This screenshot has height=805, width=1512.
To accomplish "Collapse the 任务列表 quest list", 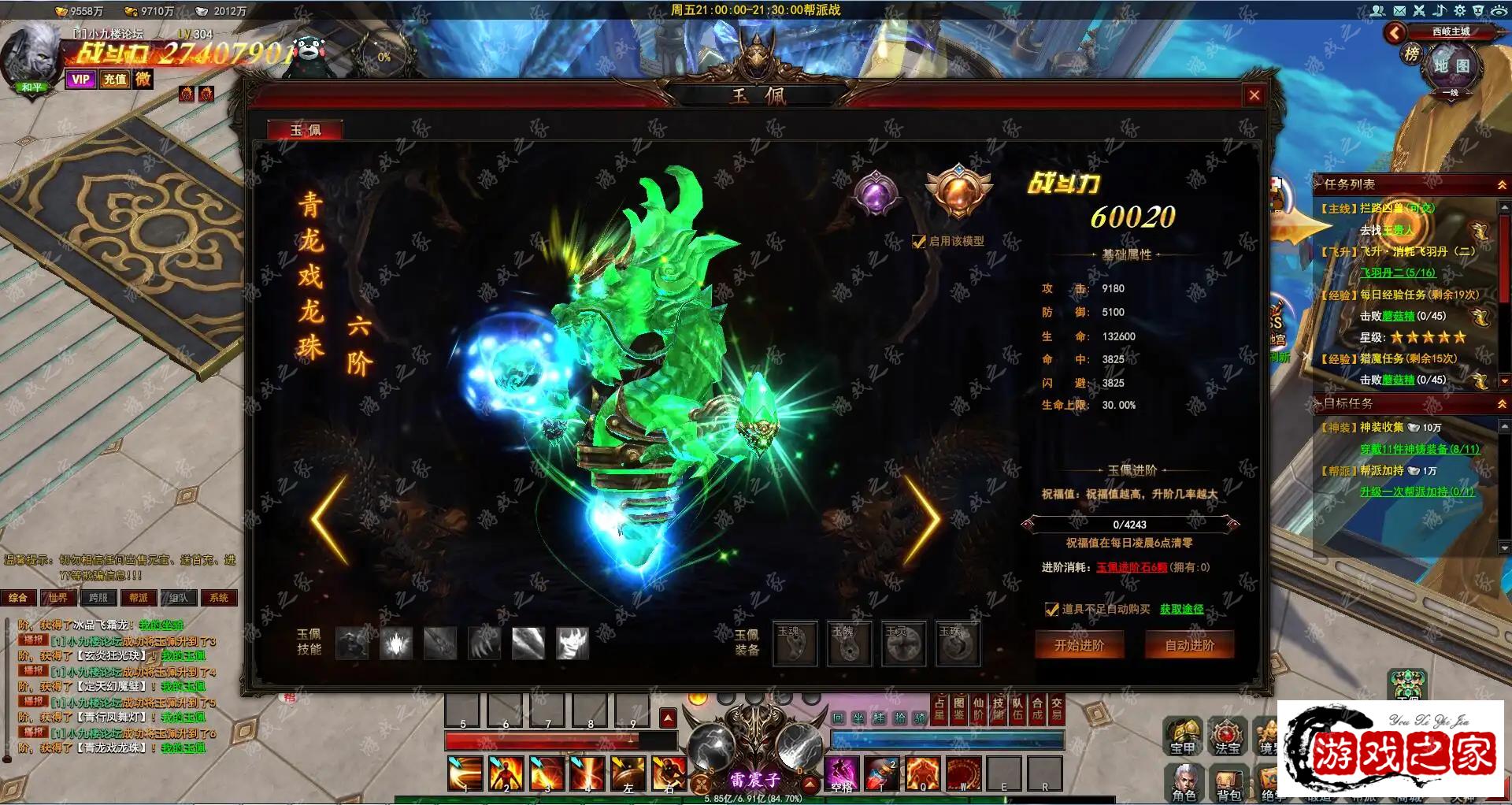I will pos(1501,184).
